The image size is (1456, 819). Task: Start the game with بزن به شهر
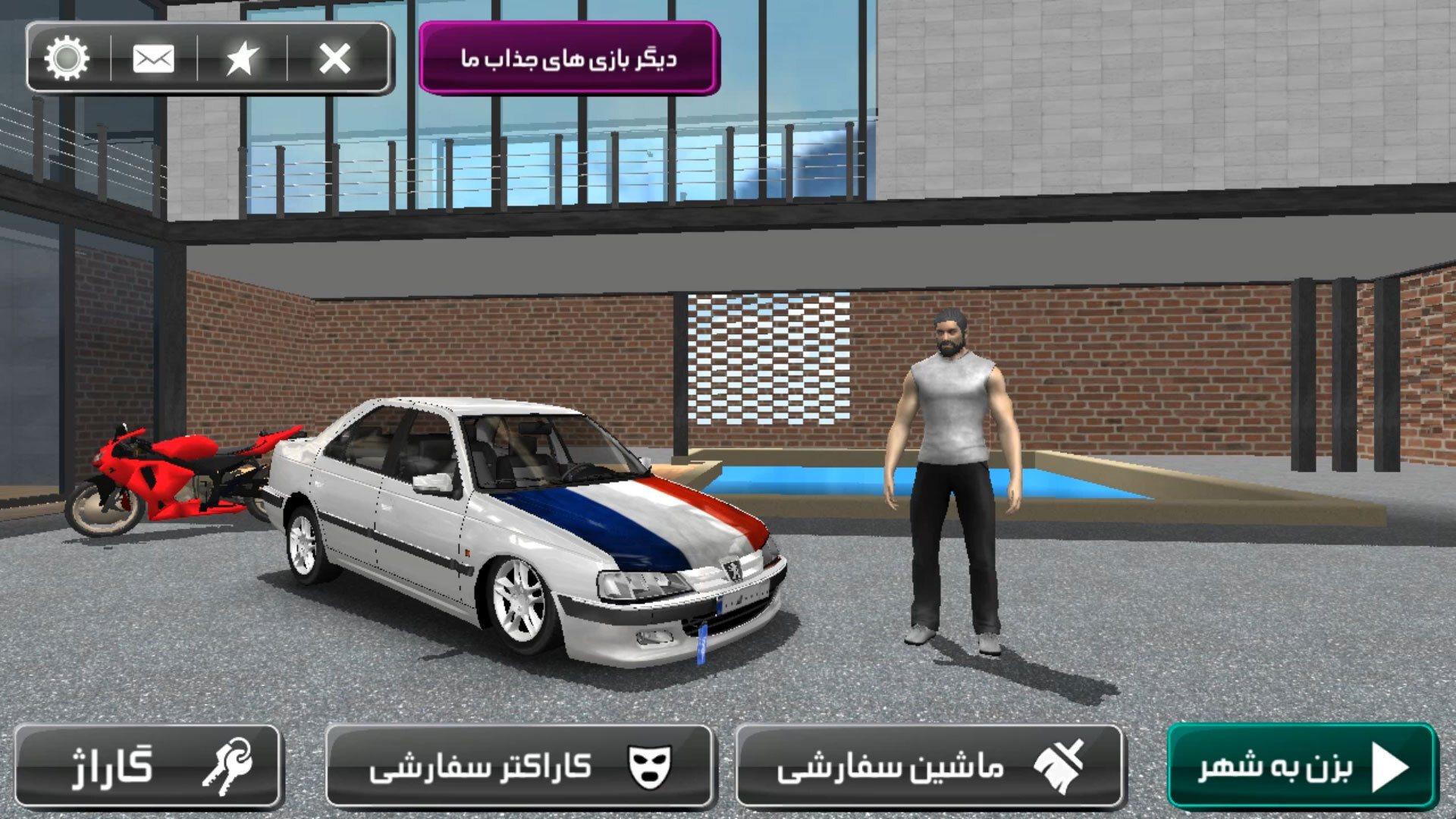[1301, 766]
